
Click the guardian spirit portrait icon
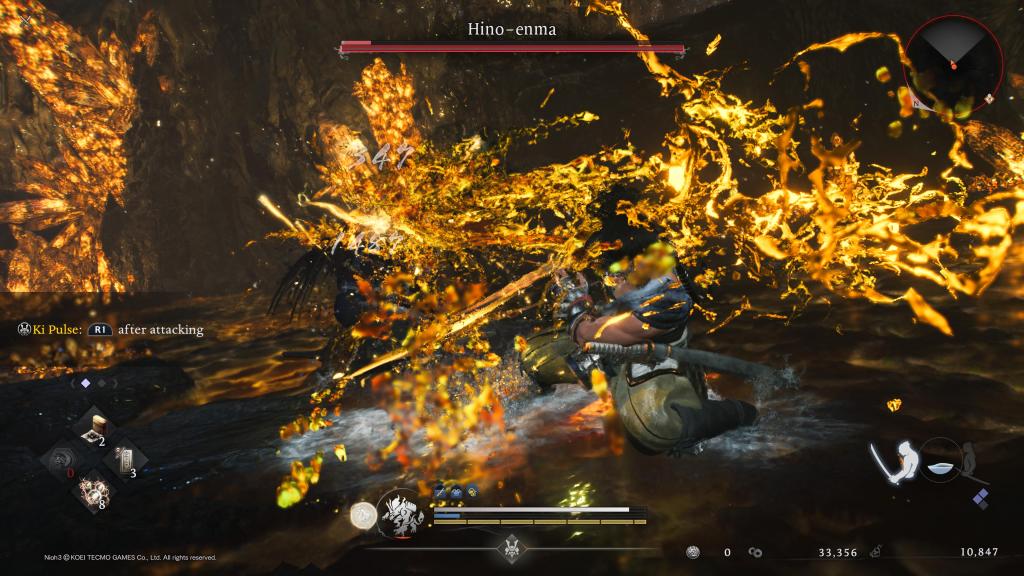[x=401, y=514]
